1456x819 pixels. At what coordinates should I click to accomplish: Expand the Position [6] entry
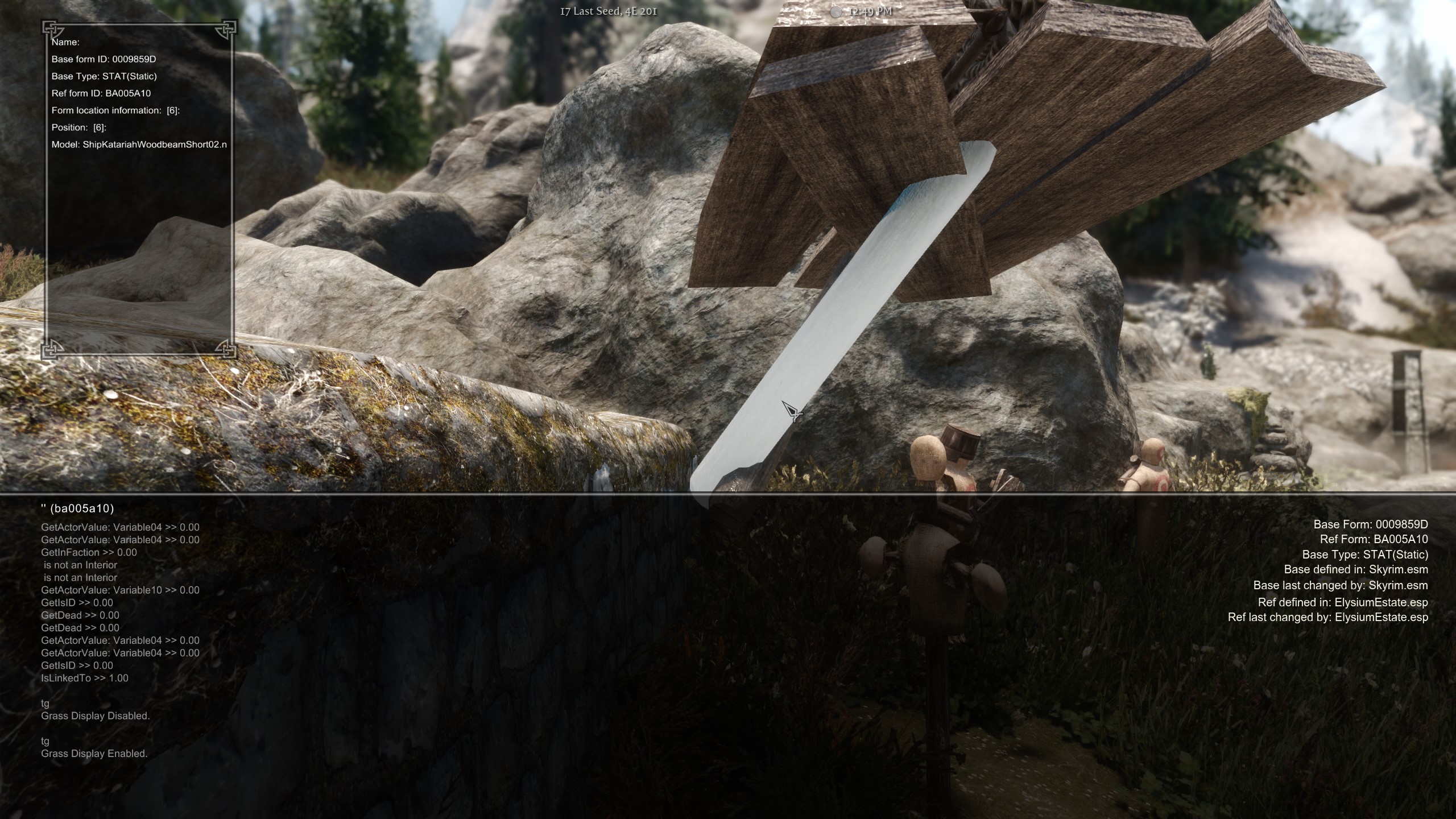coord(80,127)
